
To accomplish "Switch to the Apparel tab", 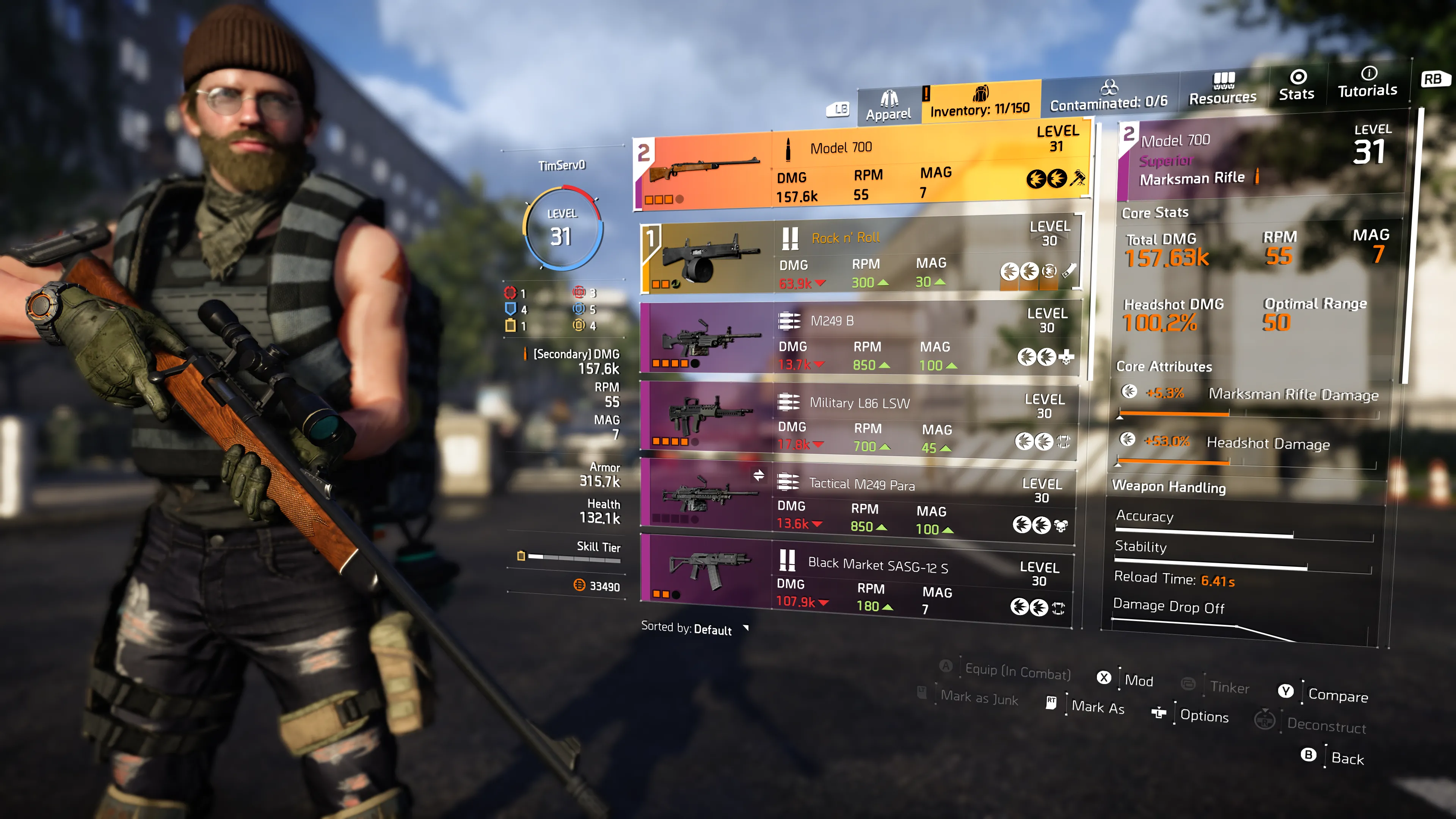I will point(888,106).
